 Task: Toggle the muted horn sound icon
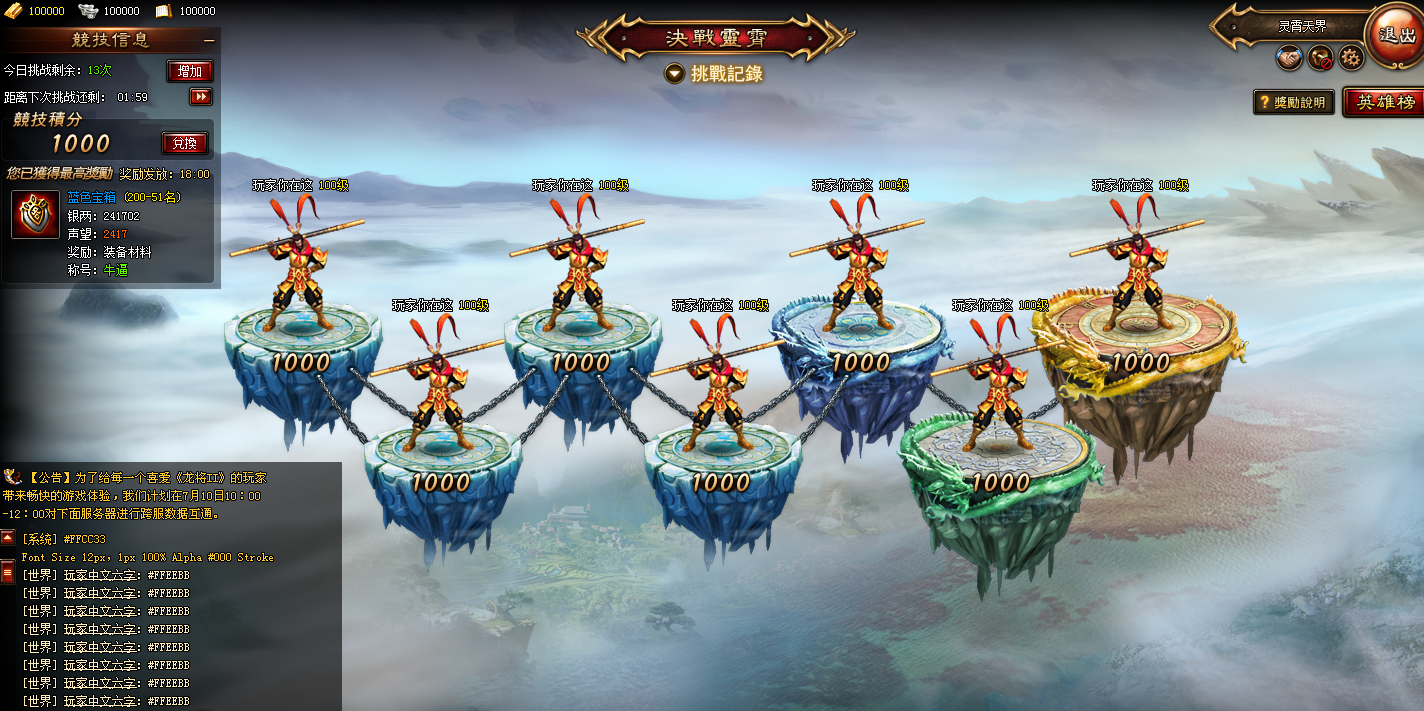tap(1320, 58)
